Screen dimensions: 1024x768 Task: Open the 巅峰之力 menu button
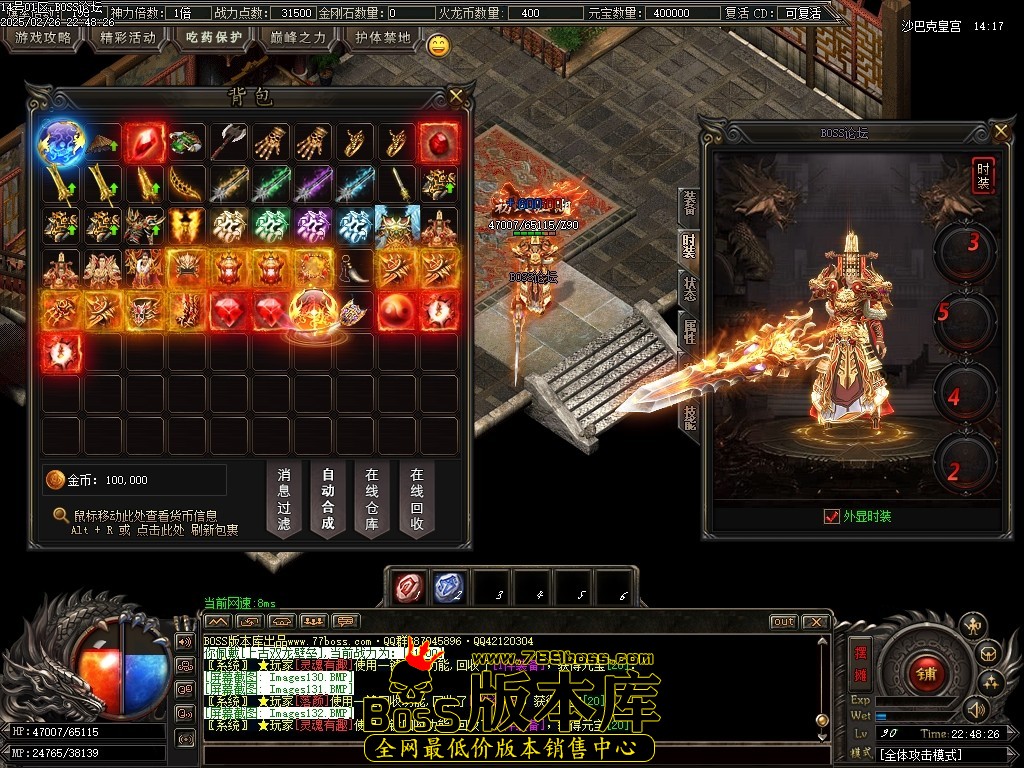[x=298, y=38]
